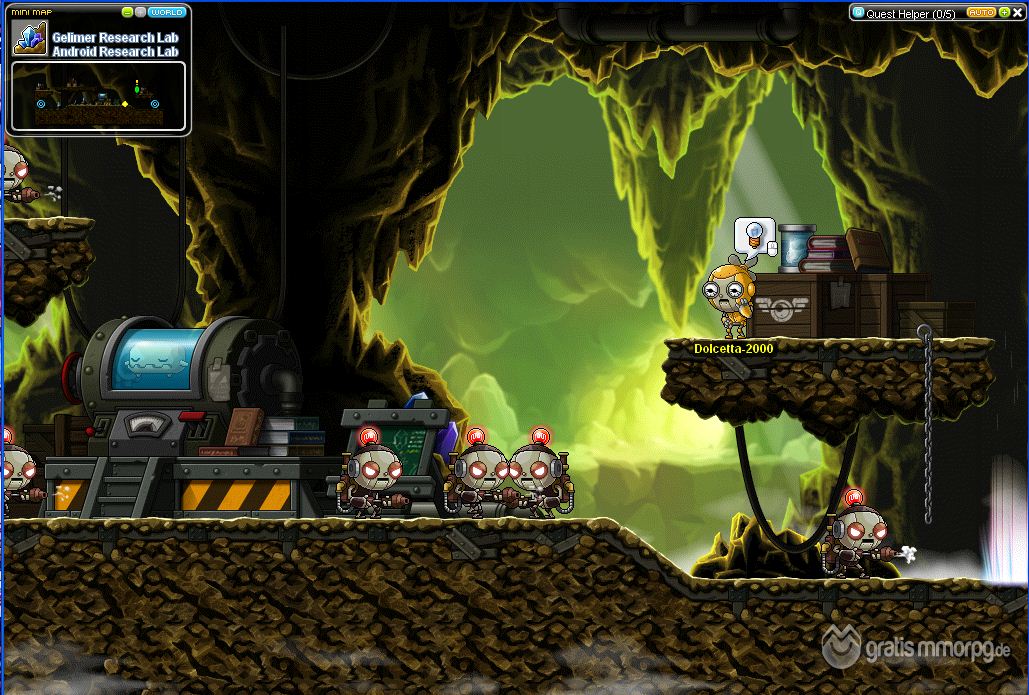Minimize the mini map with the minus button
This screenshot has width=1029, height=695.
click(127, 12)
